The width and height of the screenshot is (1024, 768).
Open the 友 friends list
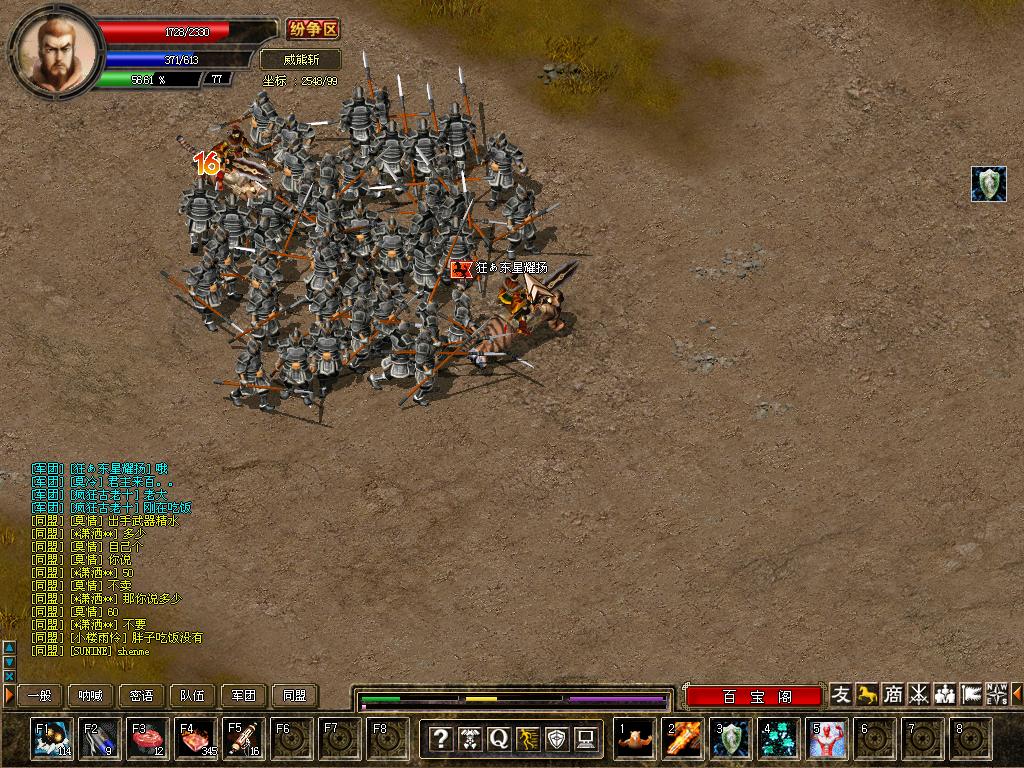[x=842, y=694]
